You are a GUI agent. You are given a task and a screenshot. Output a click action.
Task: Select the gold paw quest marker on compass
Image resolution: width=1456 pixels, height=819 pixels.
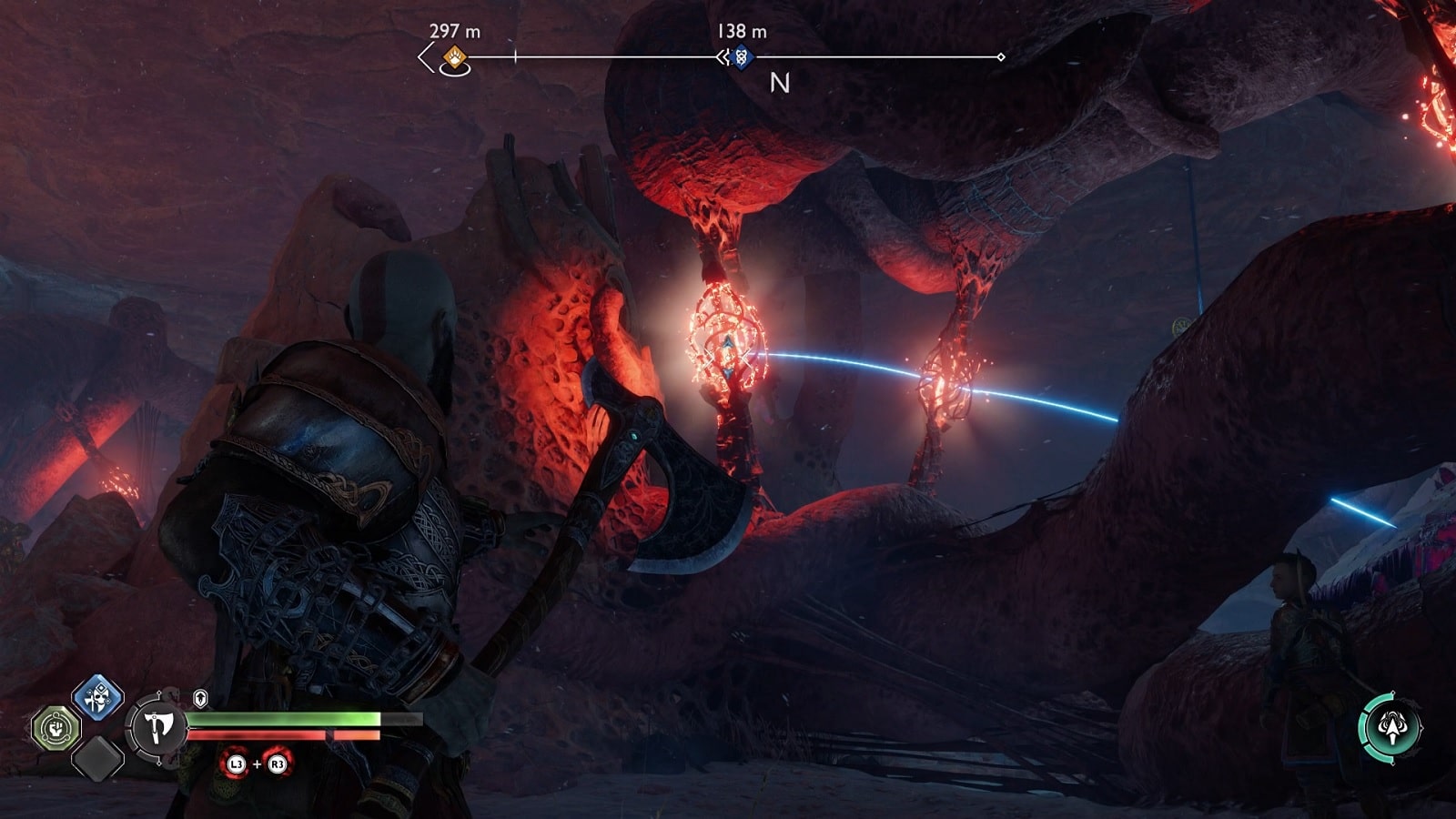point(454,58)
